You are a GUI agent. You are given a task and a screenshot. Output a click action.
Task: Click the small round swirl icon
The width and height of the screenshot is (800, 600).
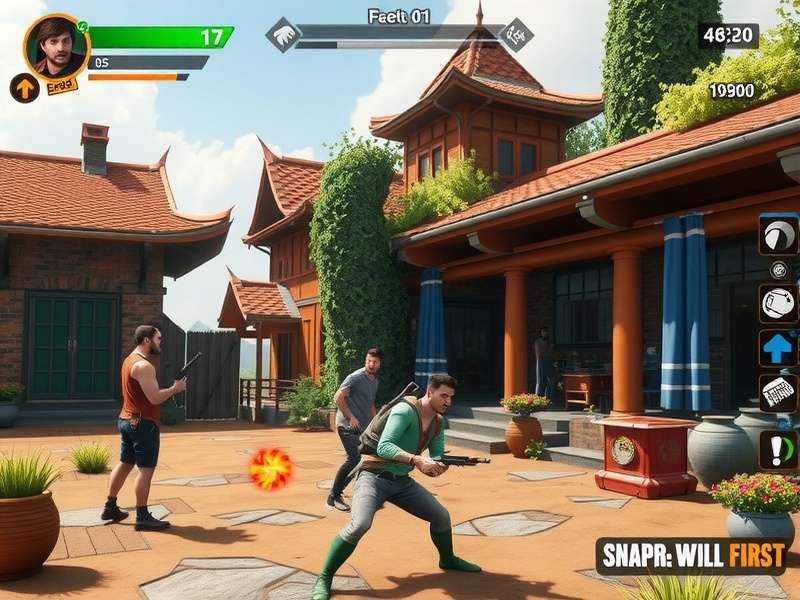pyautogui.click(x=778, y=269)
